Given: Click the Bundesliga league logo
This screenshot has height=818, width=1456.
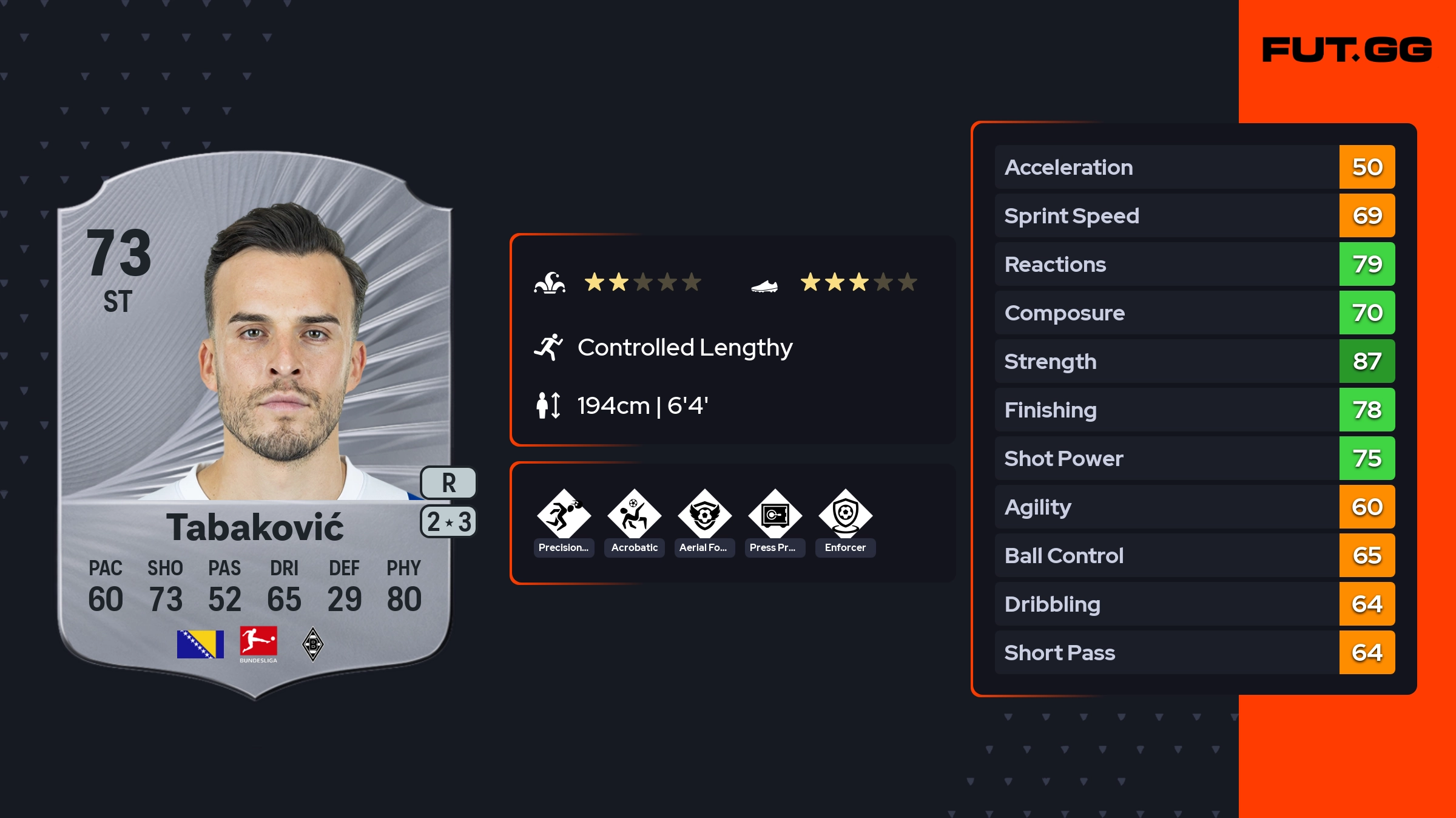Looking at the screenshot, I should coord(258,644).
